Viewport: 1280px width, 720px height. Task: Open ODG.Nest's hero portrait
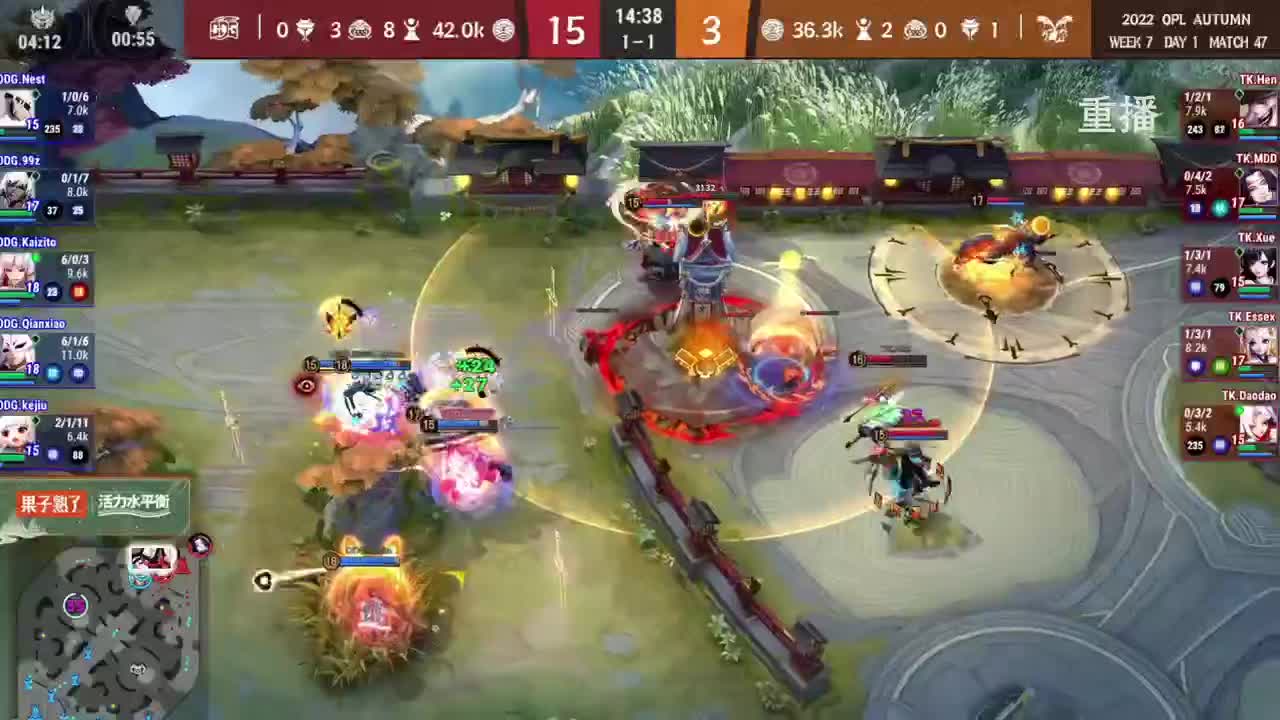point(16,105)
